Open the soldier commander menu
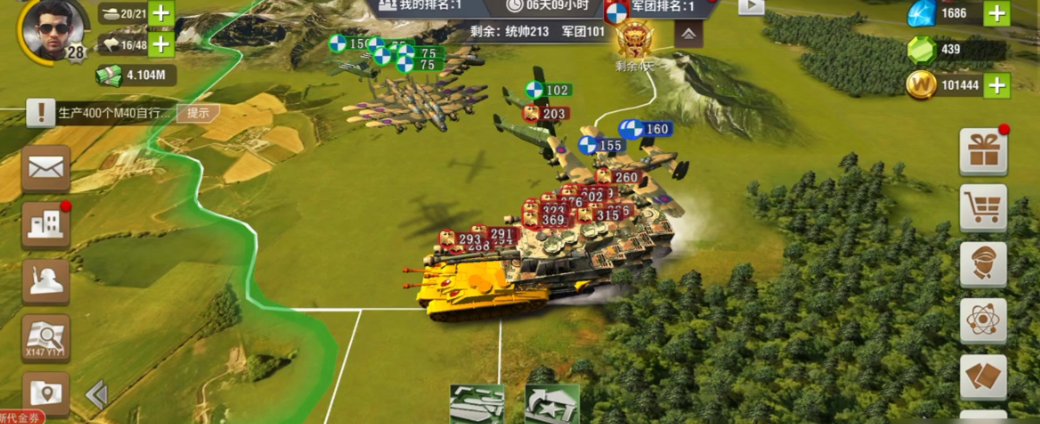The image size is (1040, 424). pos(46,282)
